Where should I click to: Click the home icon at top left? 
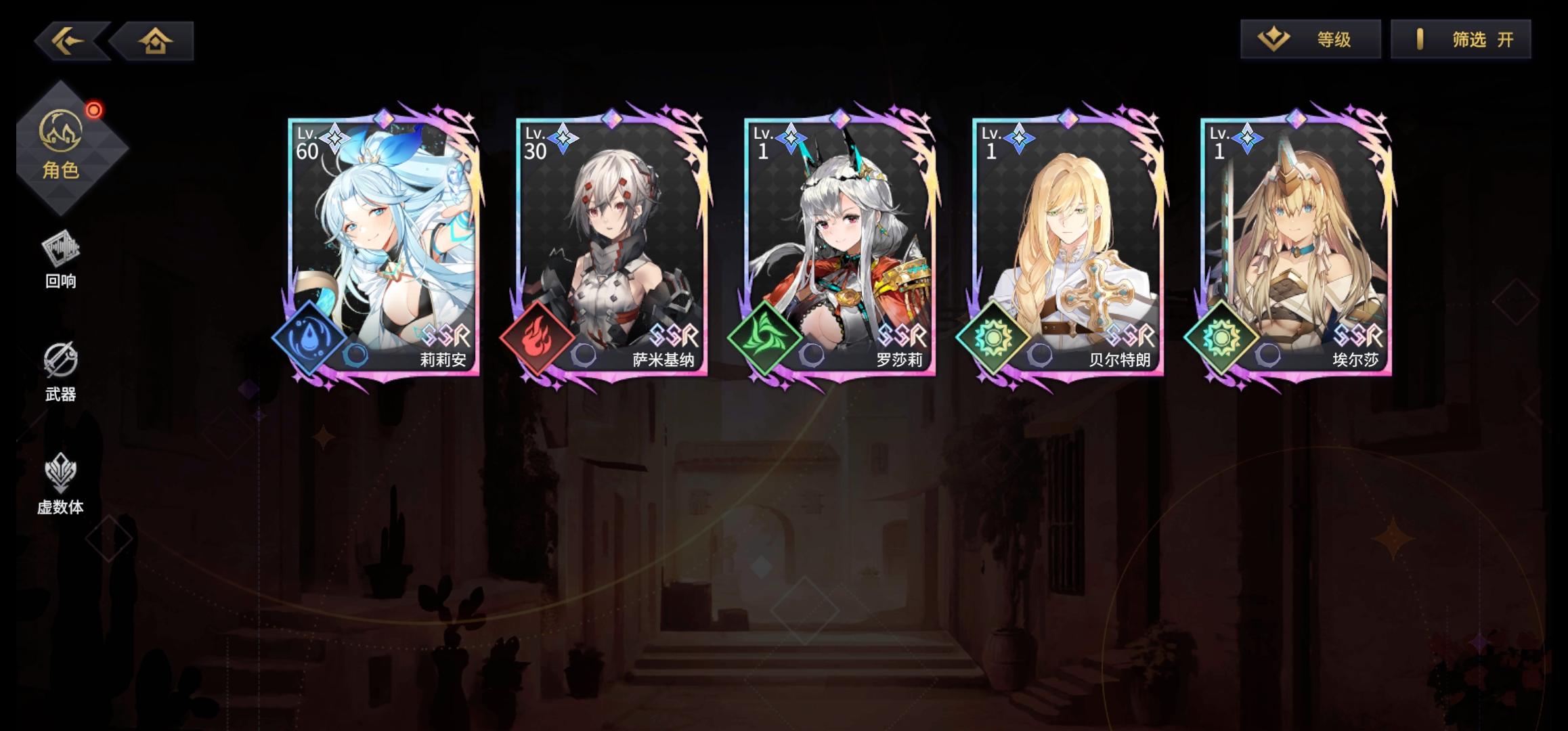click(156, 42)
